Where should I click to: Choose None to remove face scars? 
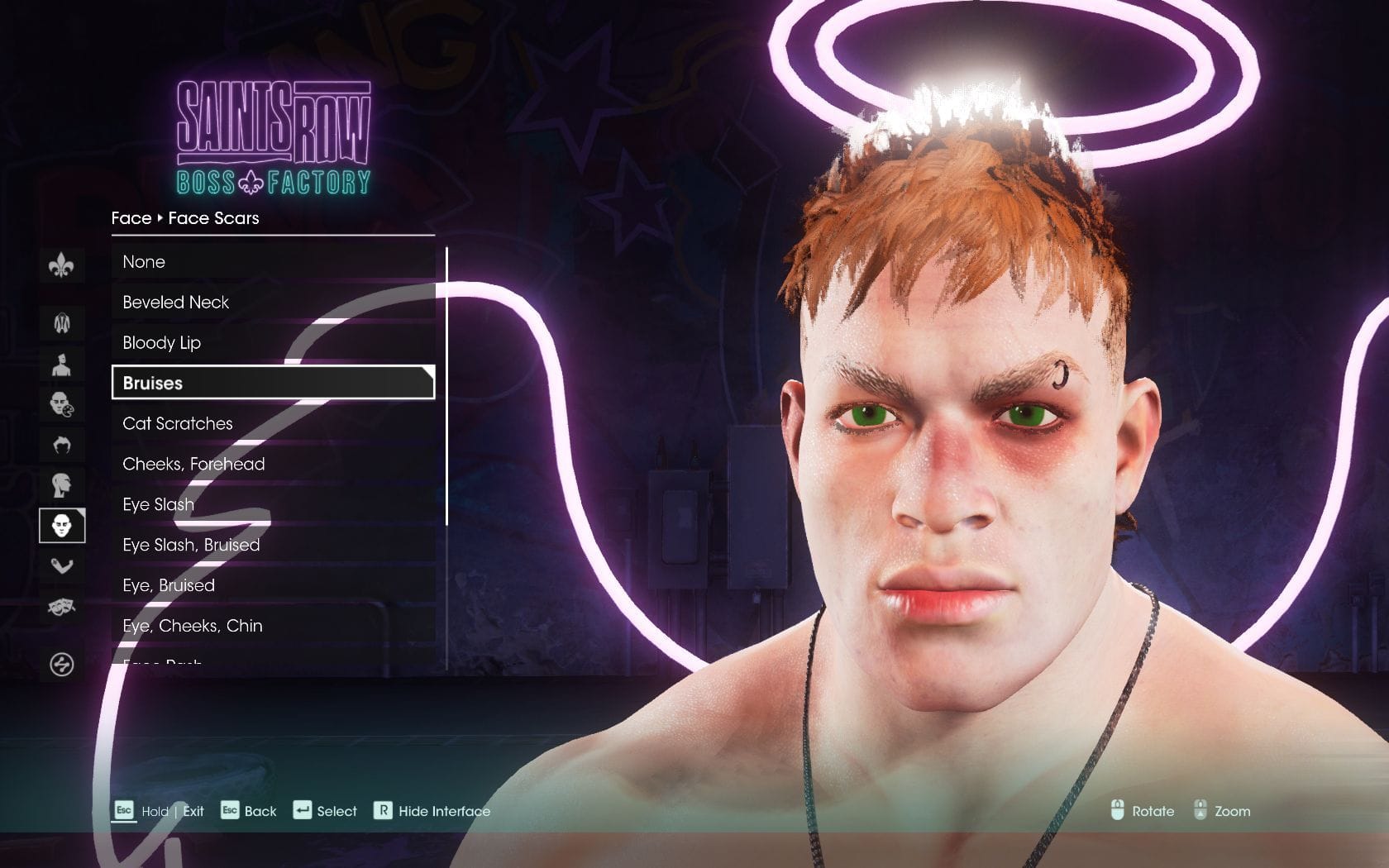click(x=273, y=261)
